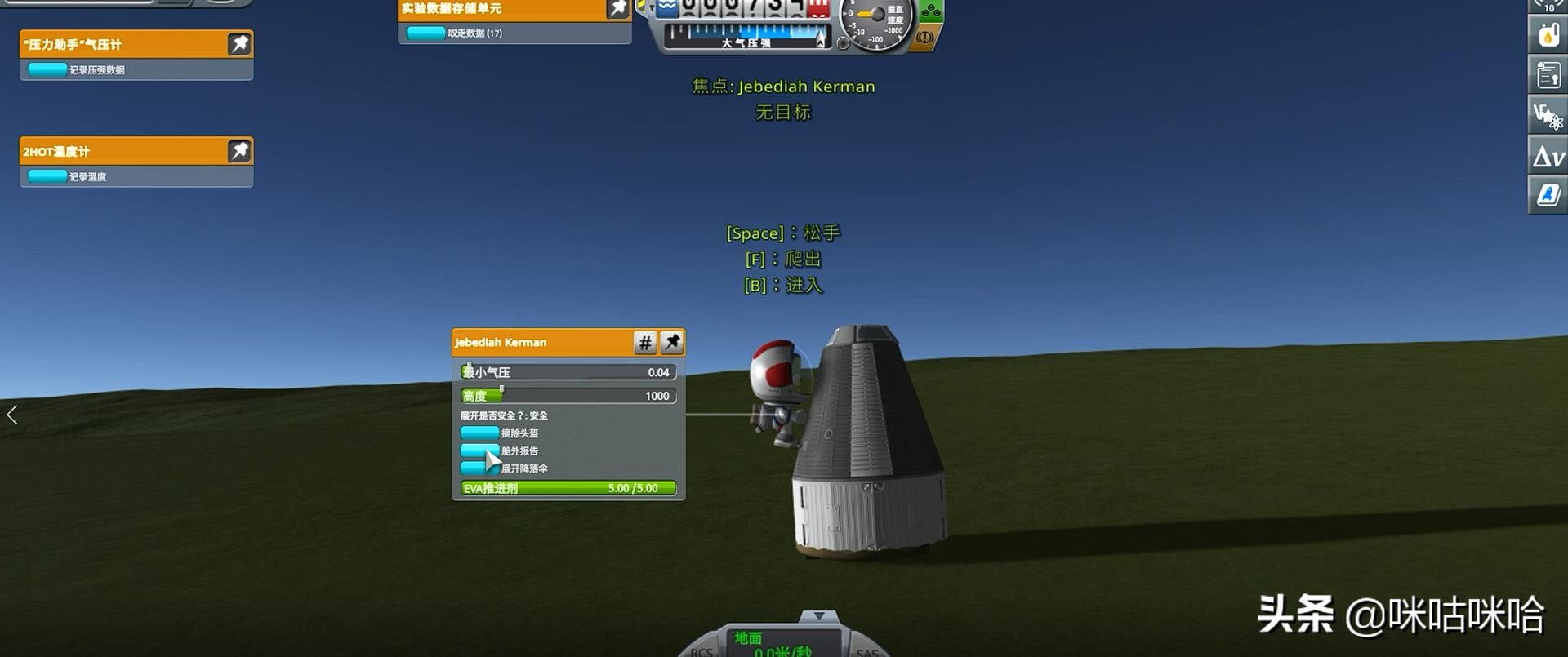Open the science atom toolbar app

pos(1548,115)
